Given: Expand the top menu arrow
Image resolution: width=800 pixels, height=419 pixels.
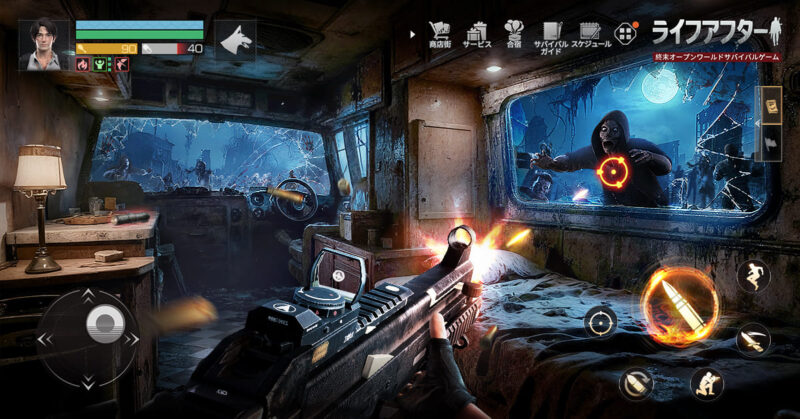Looking at the screenshot, I should [412, 33].
